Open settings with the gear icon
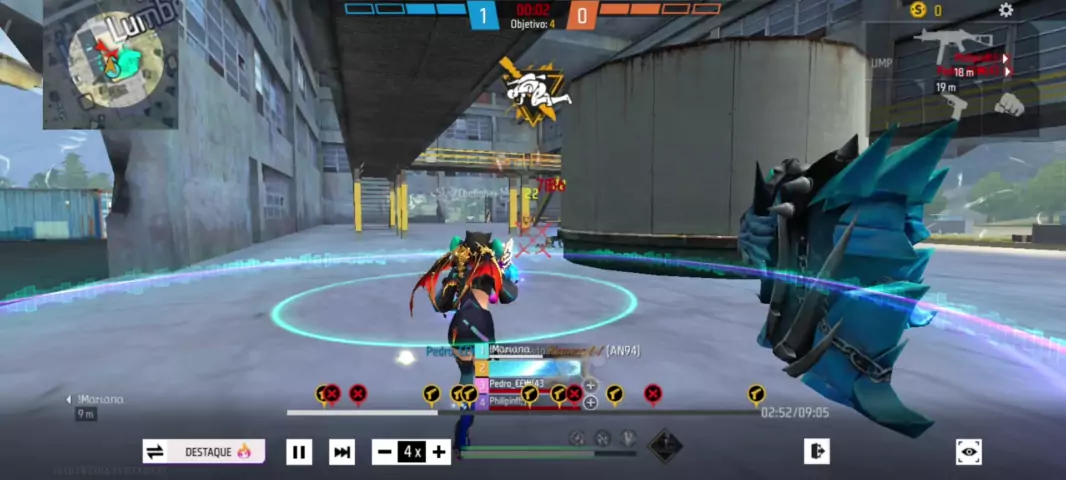This screenshot has width=1066, height=480. (1006, 10)
